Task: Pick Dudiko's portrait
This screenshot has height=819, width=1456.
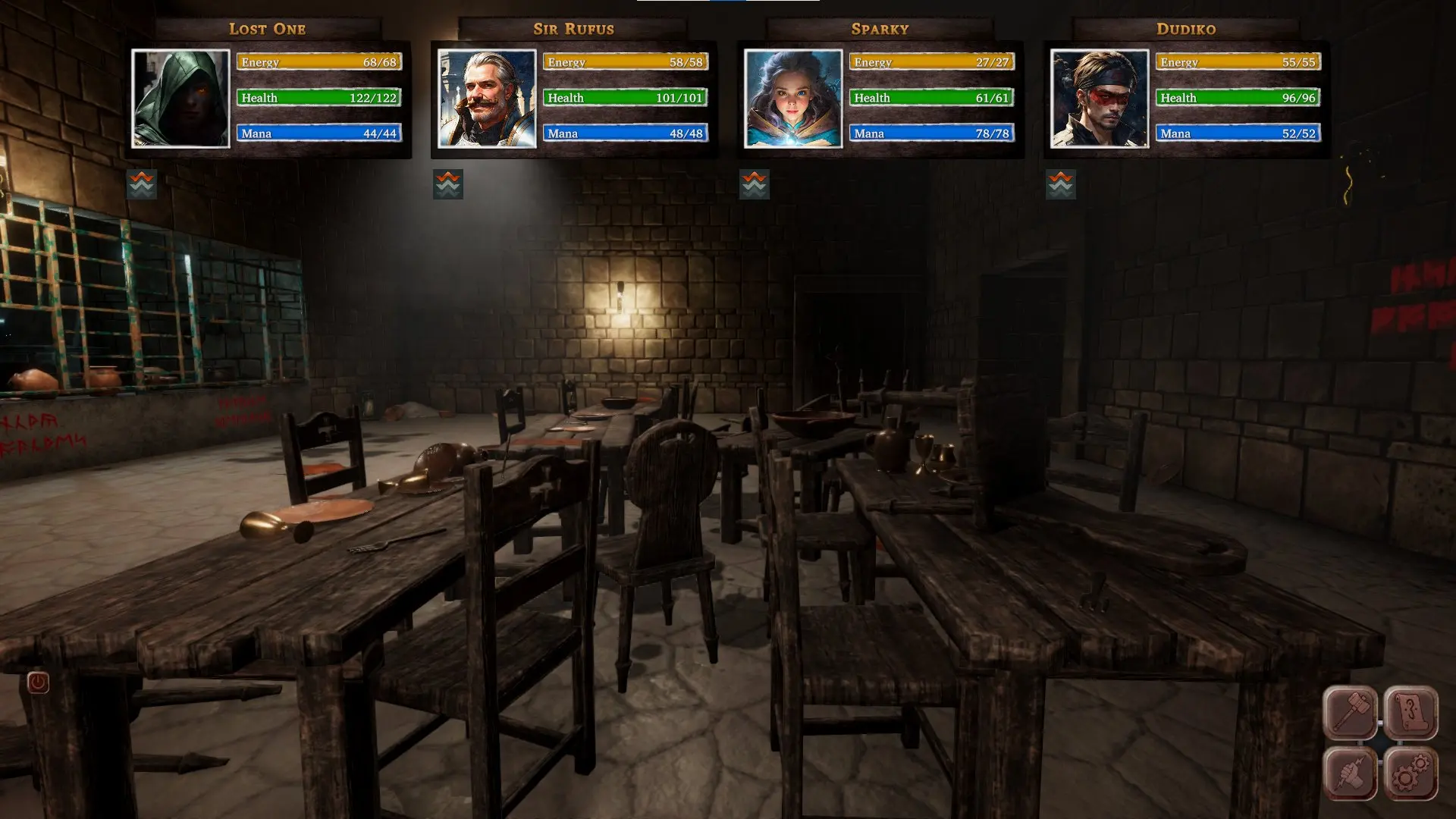Action: pos(1100,99)
